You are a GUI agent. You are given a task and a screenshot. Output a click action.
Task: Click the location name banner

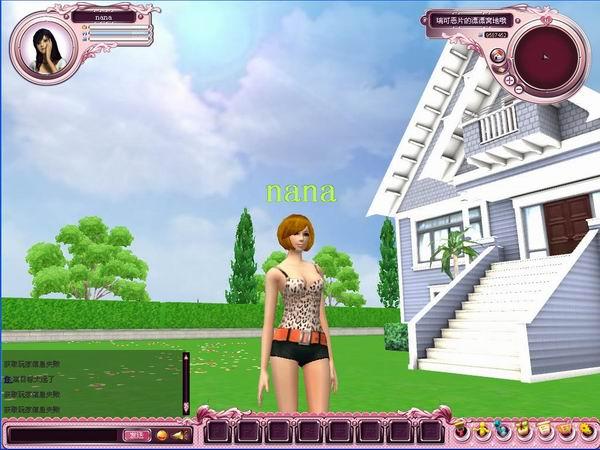pos(470,19)
